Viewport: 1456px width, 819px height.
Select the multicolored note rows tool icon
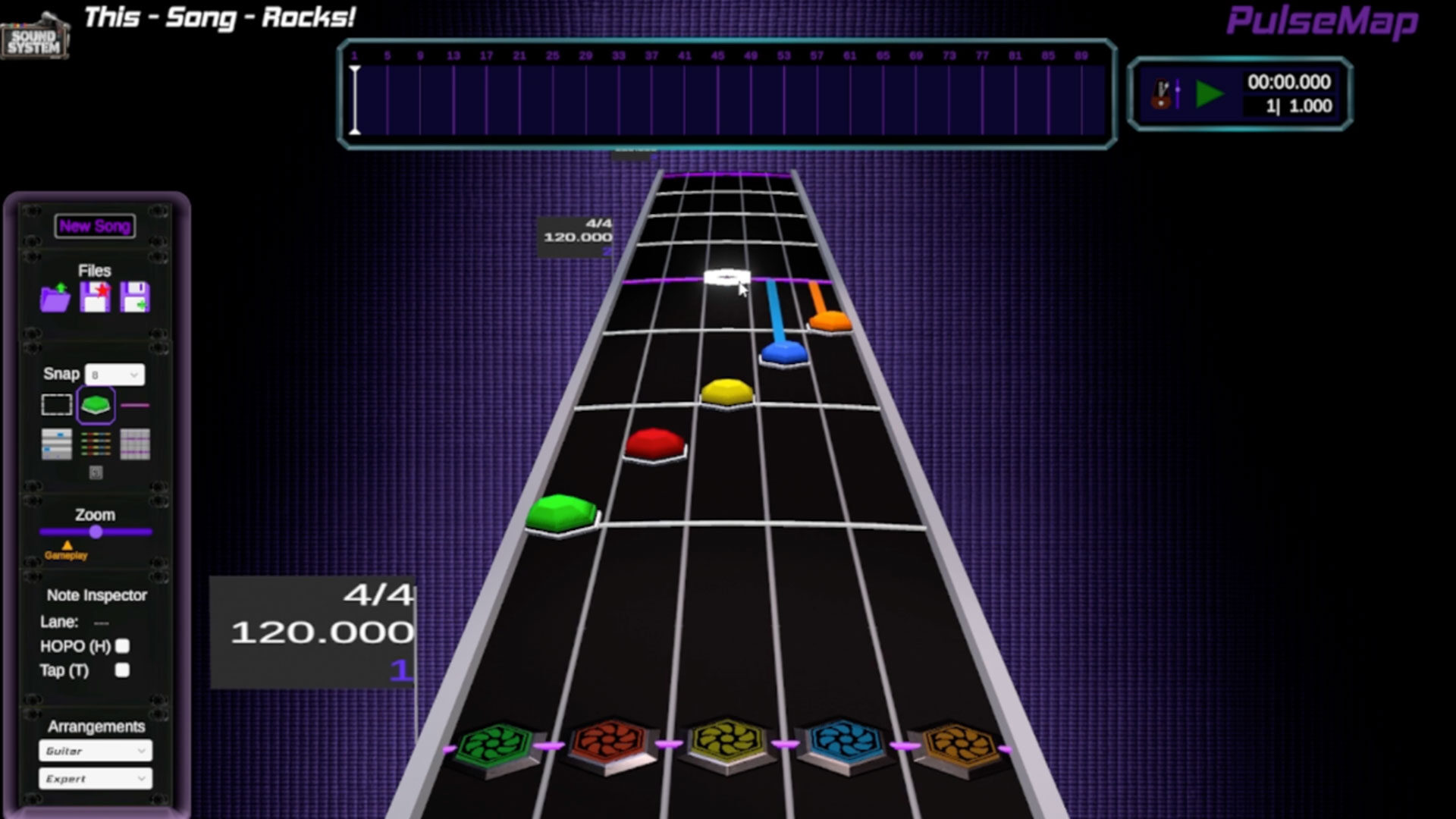coord(96,444)
